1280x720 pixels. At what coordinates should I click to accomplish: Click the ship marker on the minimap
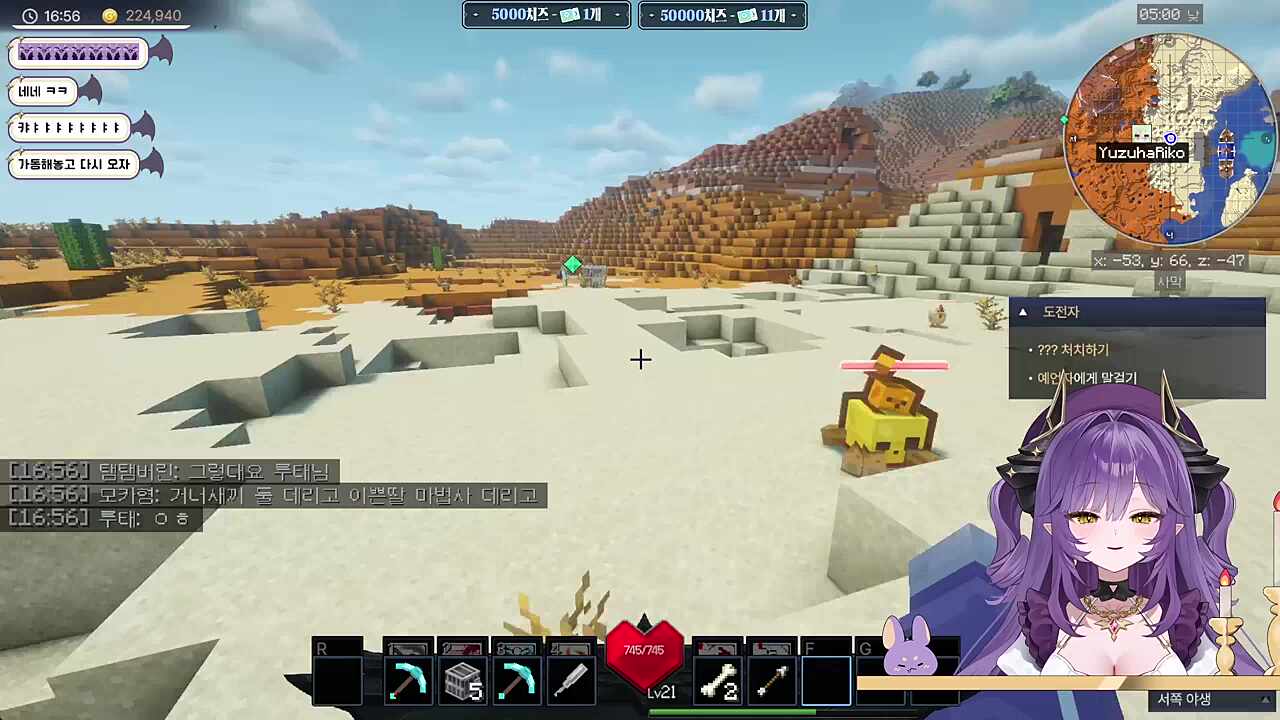point(1226,150)
